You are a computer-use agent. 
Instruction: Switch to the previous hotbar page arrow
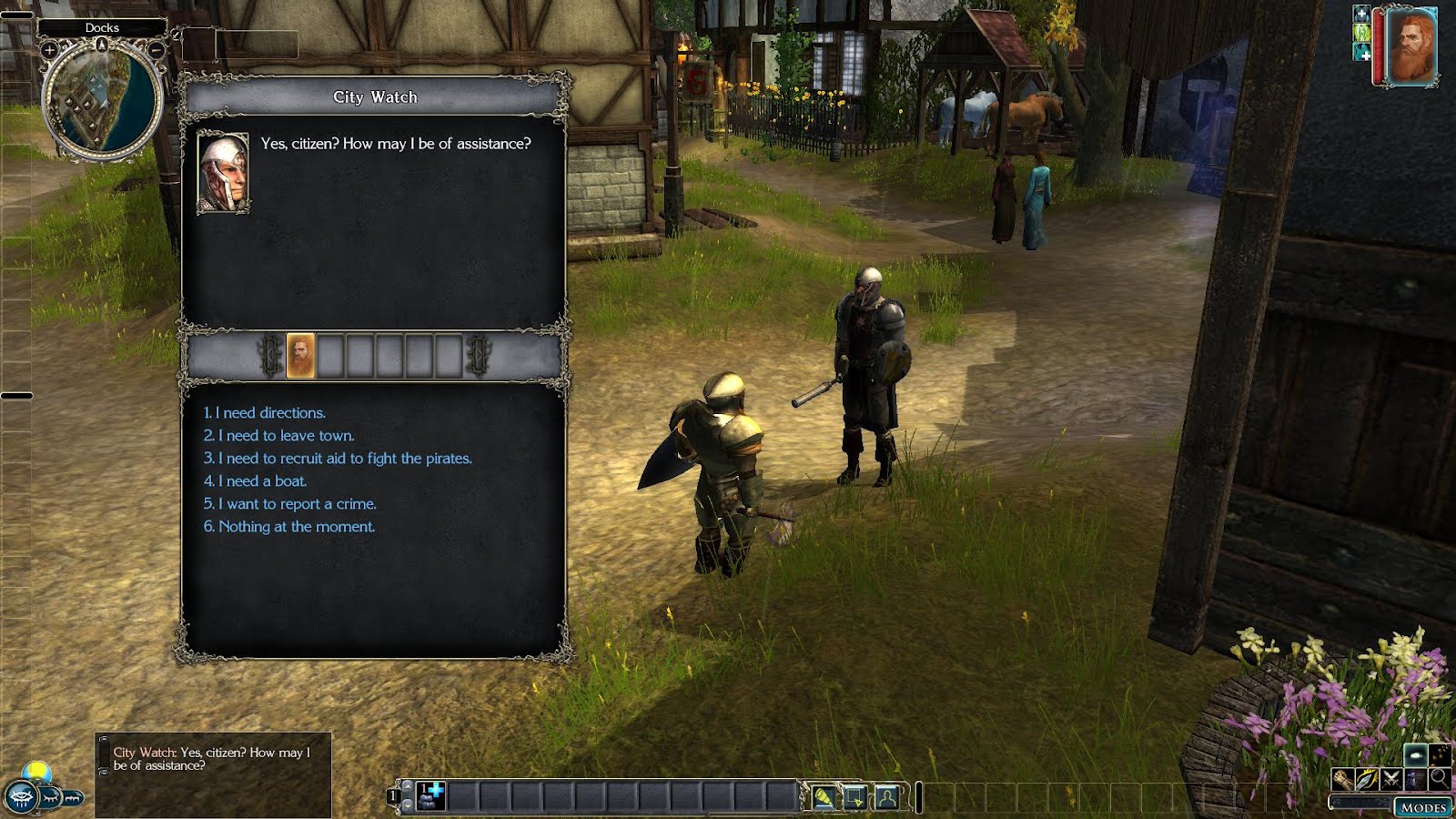(x=407, y=786)
